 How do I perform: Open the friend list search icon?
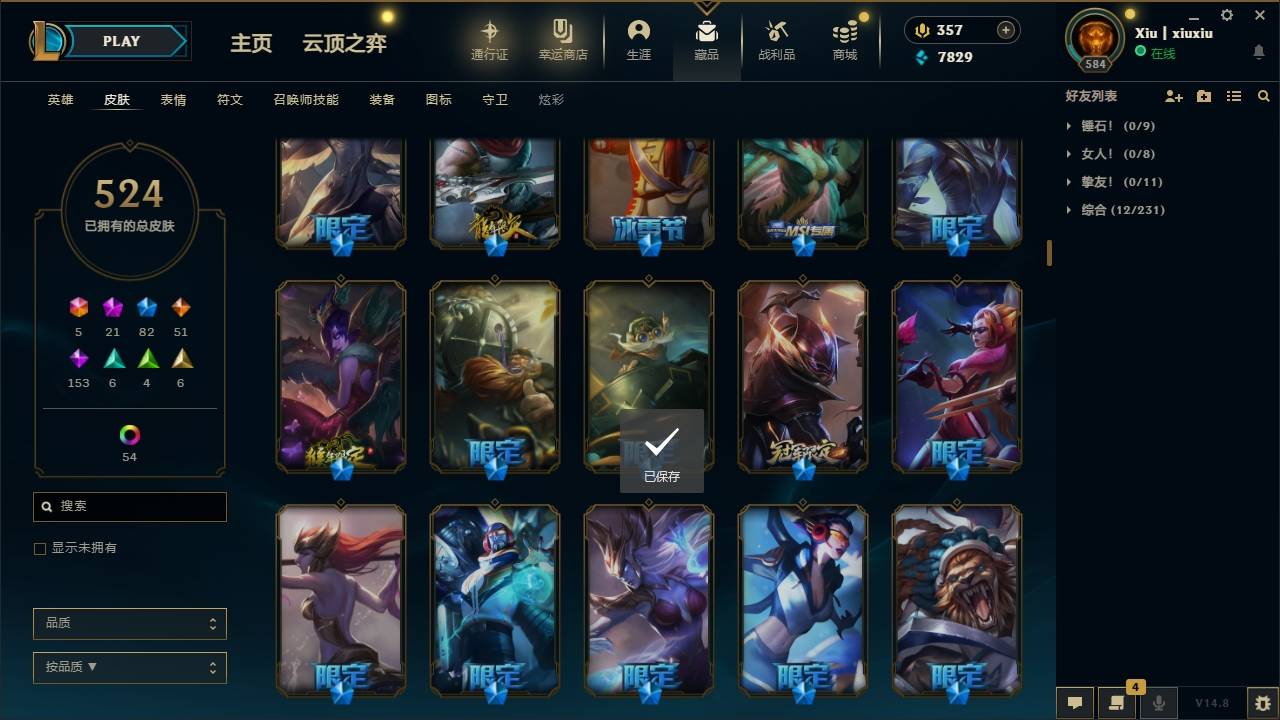click(x=1263, y=95)
